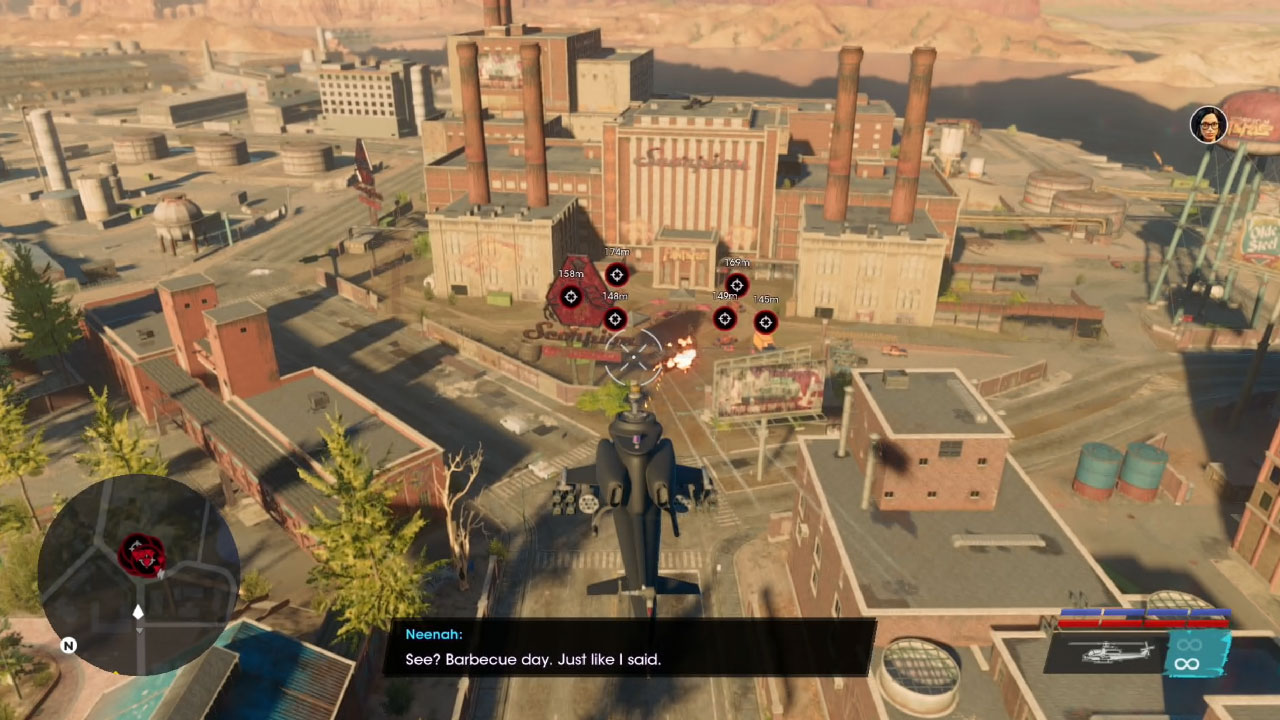Target the marker labeled 158m
Viewport: 1280px width, 720px height.
pos(570,296)
